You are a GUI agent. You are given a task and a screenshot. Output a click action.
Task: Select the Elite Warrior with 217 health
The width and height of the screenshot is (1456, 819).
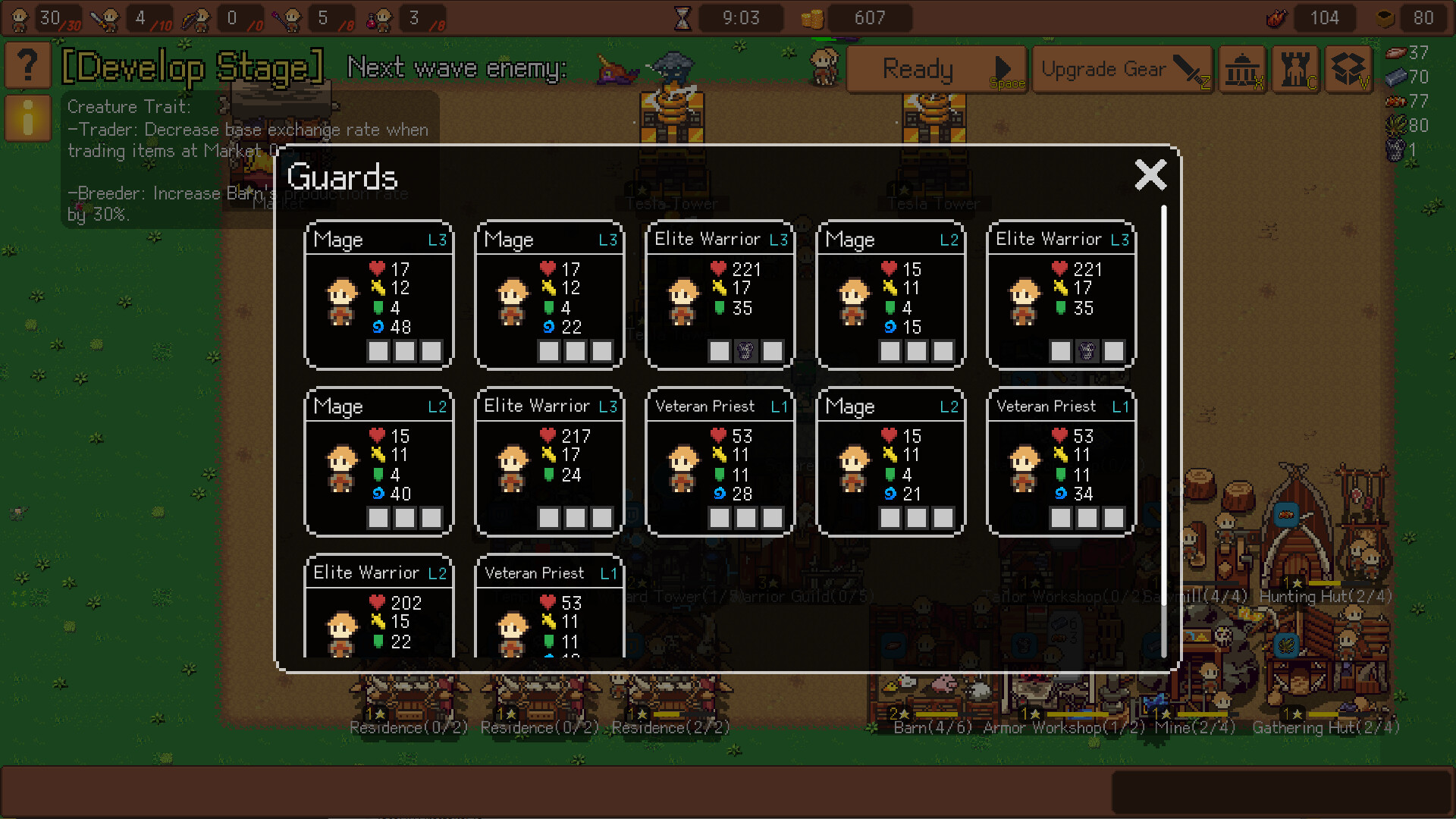point(549,462)
